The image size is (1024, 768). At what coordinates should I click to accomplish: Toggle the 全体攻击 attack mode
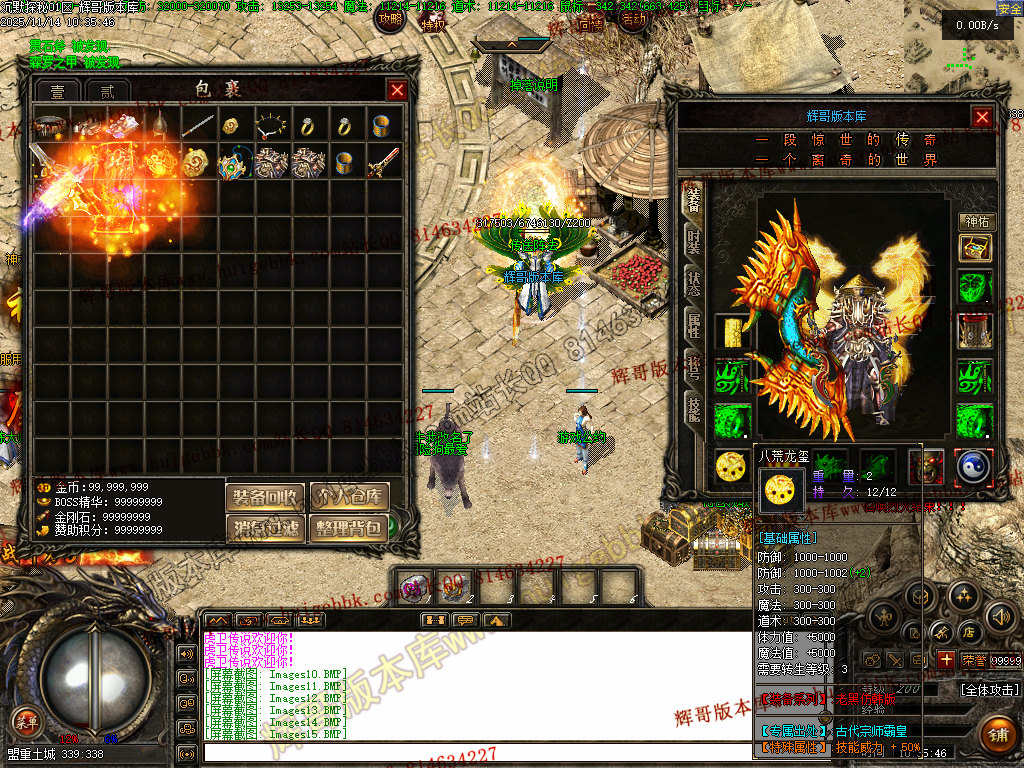pos(990,690)
